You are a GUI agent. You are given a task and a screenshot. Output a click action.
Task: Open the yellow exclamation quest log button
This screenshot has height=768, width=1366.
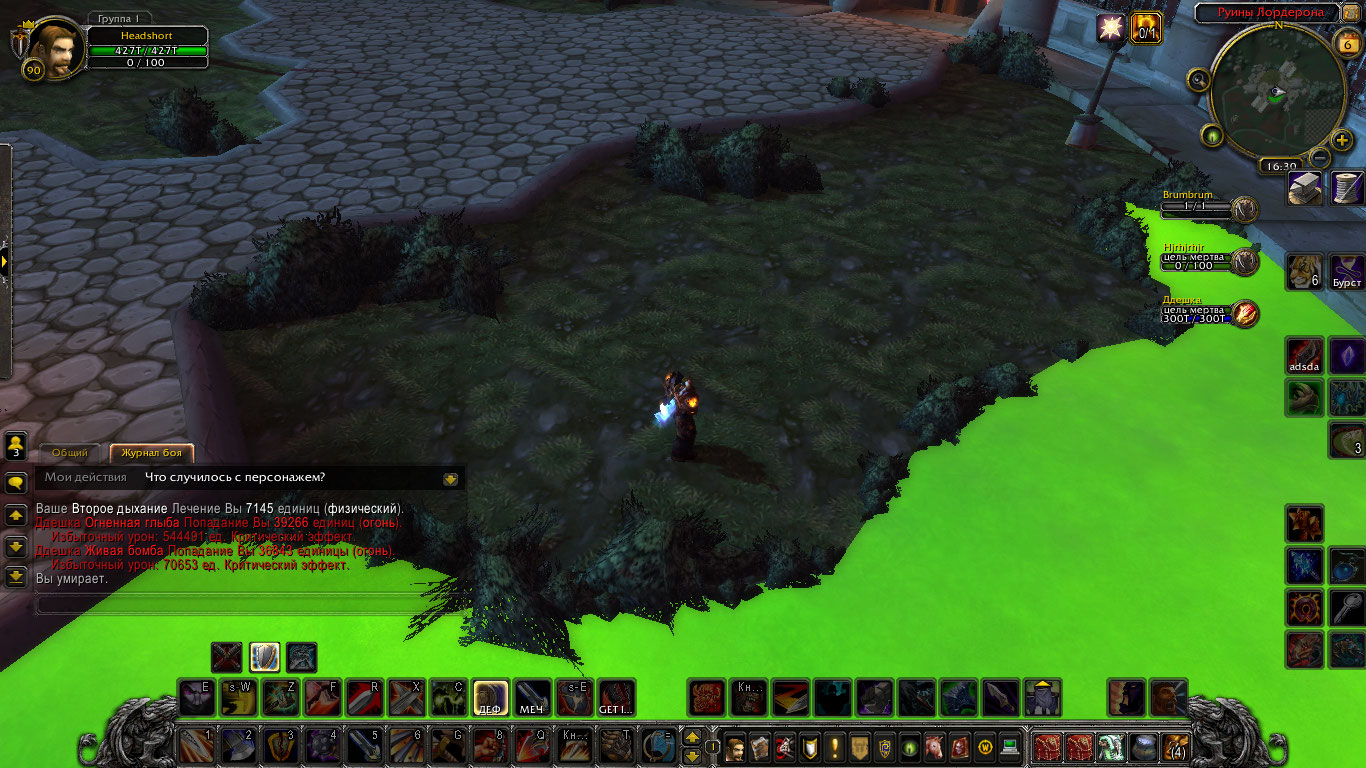[834, 747]
